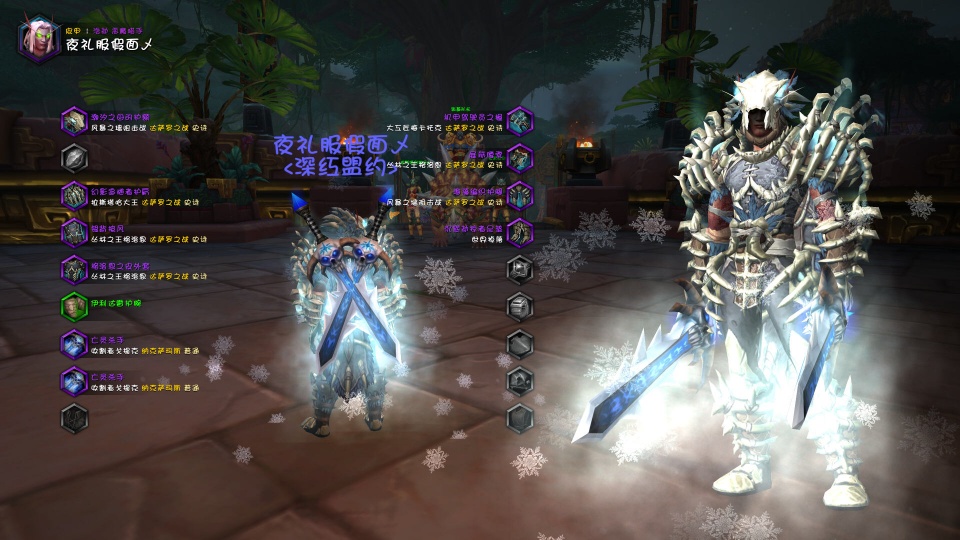
Task: Select the purple belt (腰带) equipment icon
Action: (520, 158)
